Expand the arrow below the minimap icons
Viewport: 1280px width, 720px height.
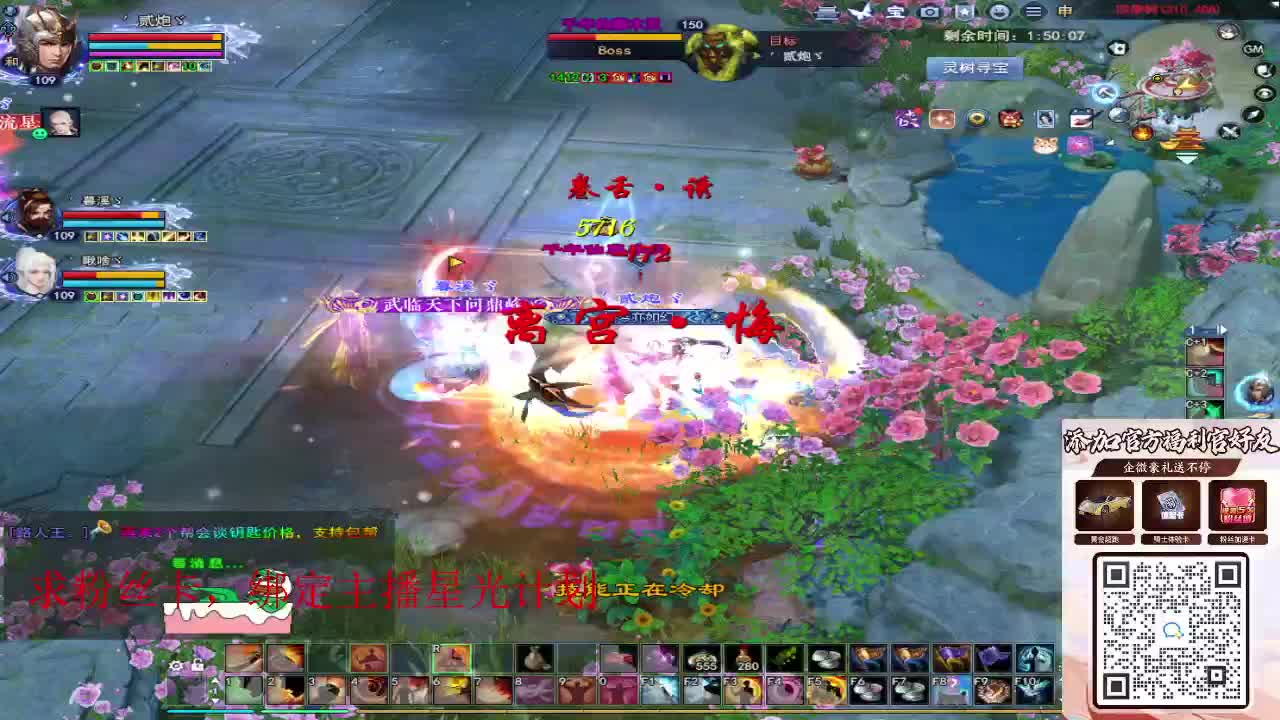1186,158
